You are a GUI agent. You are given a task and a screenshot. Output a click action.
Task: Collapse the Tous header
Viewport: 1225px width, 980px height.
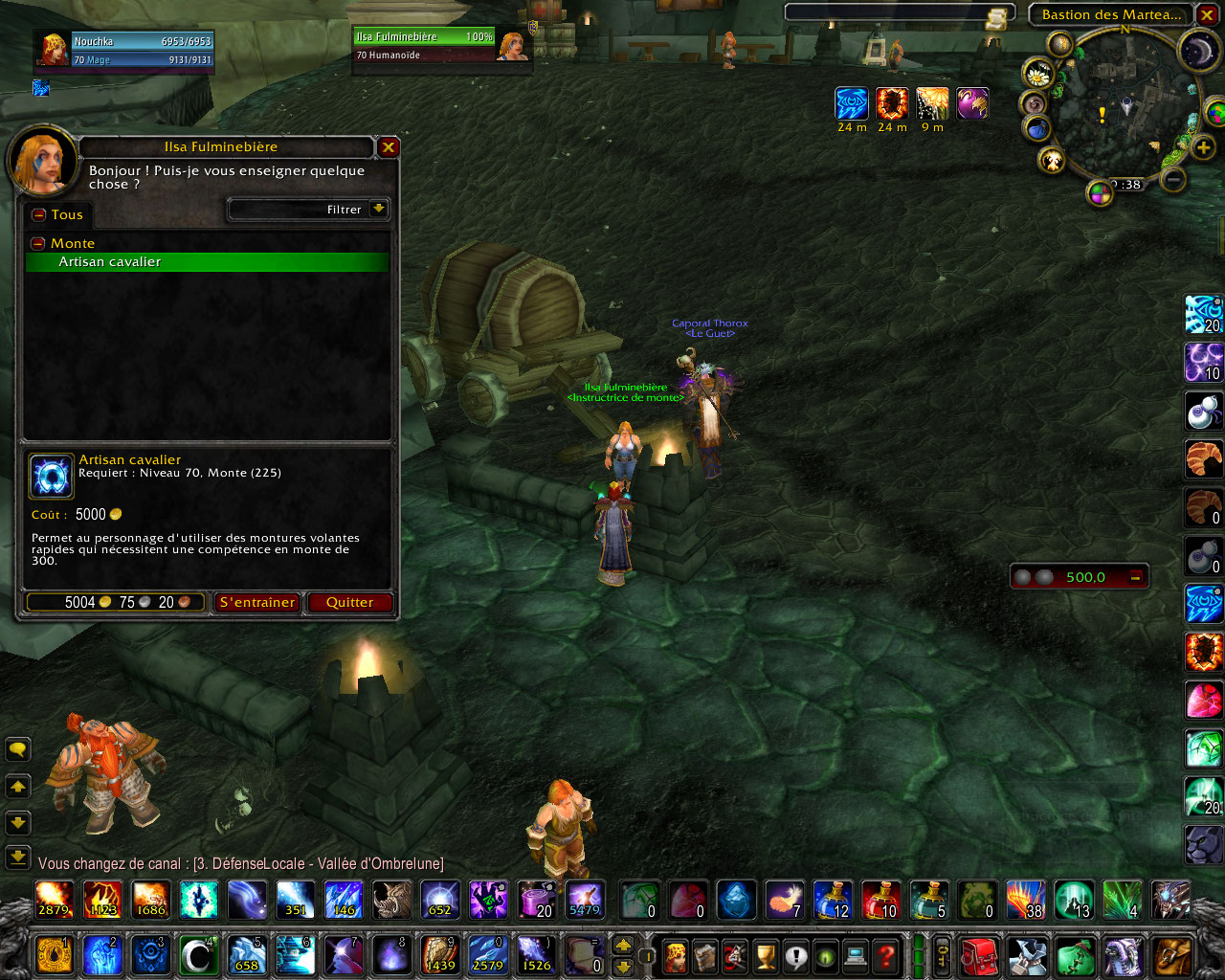(38, 215)
